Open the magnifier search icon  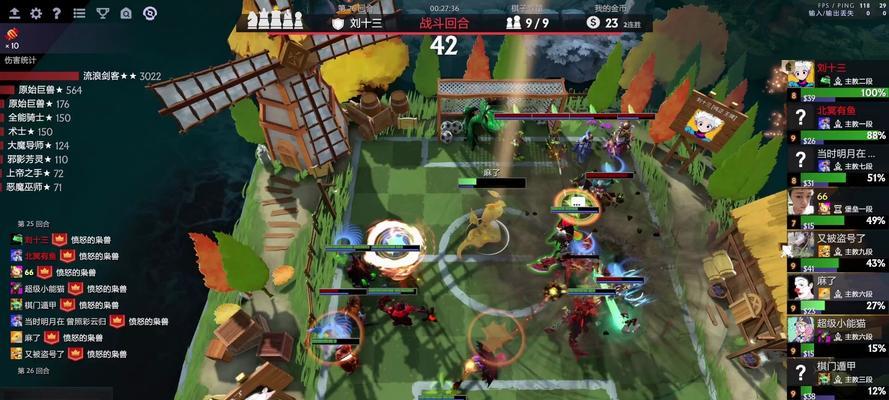tap(126, 13)
